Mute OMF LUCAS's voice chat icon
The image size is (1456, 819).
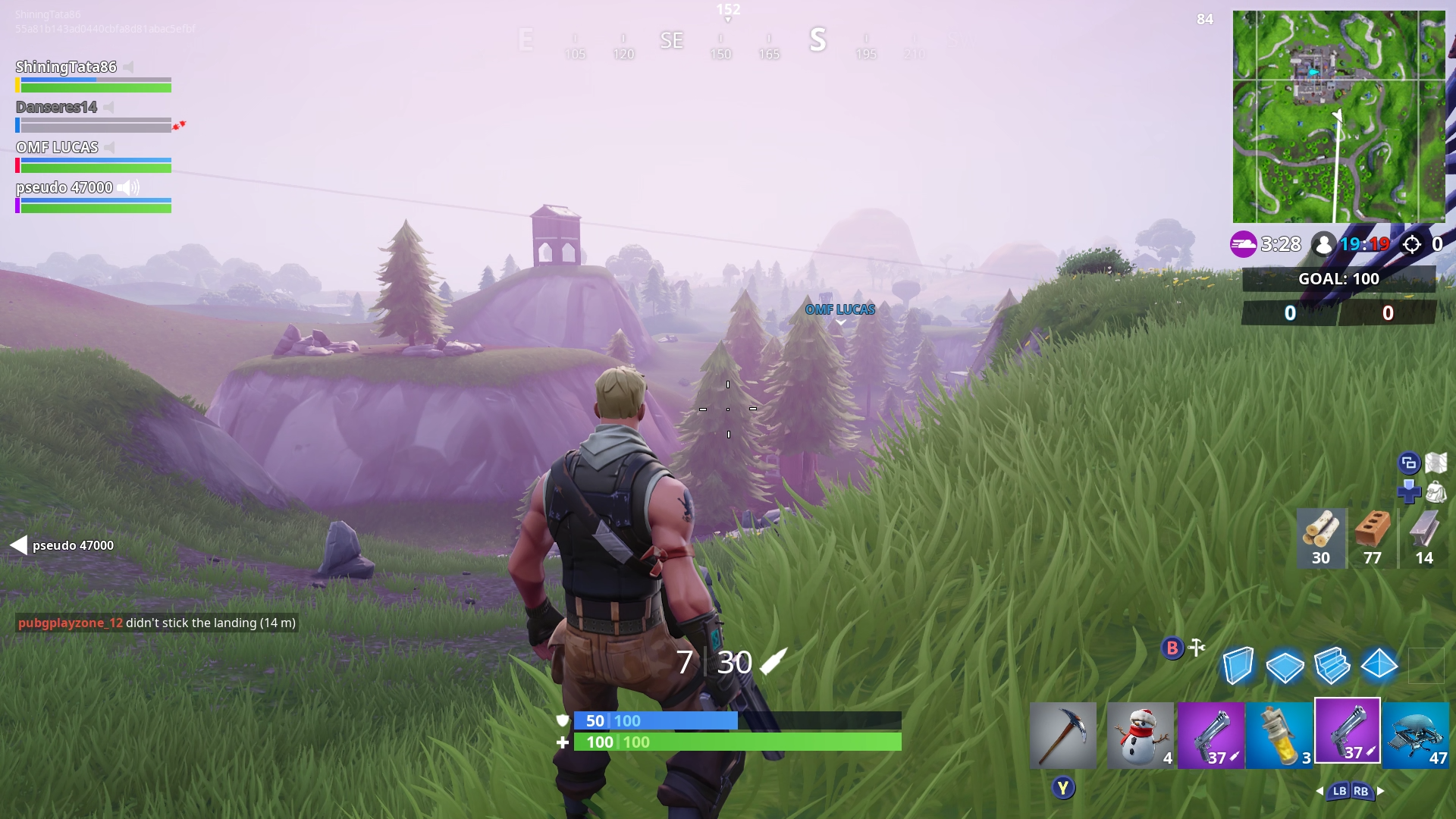click(x=108, y=146)
